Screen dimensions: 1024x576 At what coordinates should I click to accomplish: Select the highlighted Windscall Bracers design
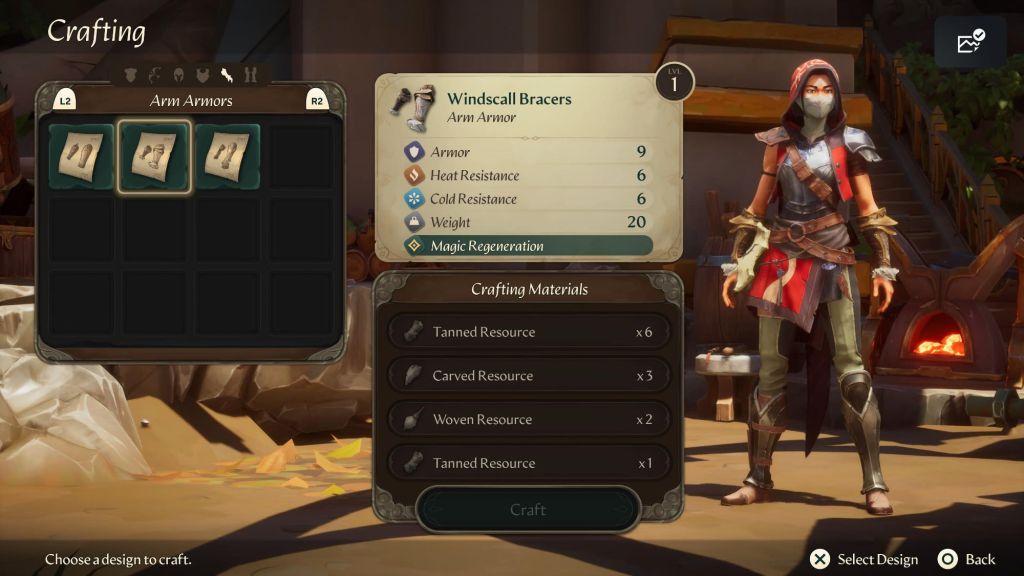[x=154, y=157]
